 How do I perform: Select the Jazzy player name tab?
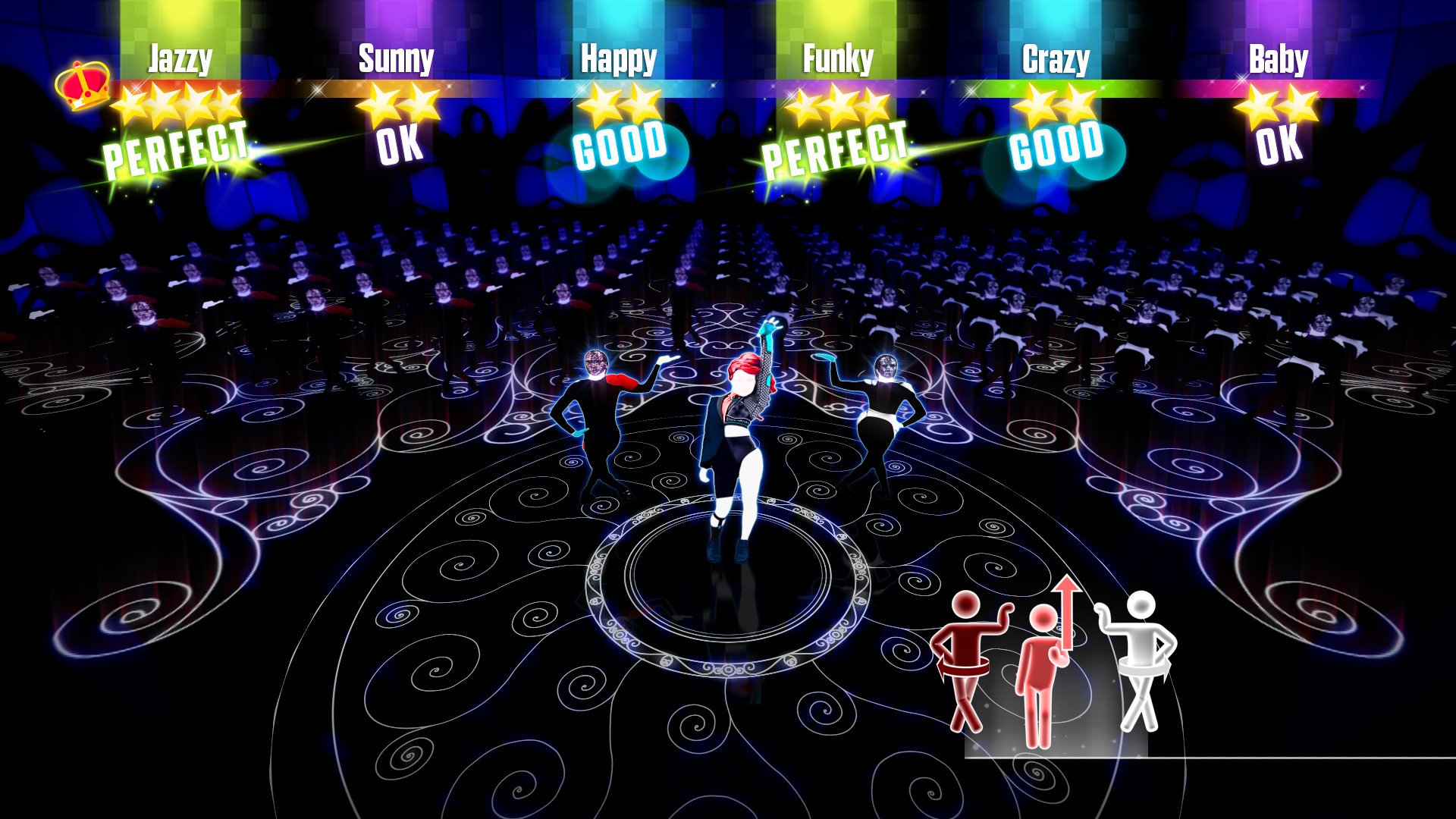click(x=179, y=58)
